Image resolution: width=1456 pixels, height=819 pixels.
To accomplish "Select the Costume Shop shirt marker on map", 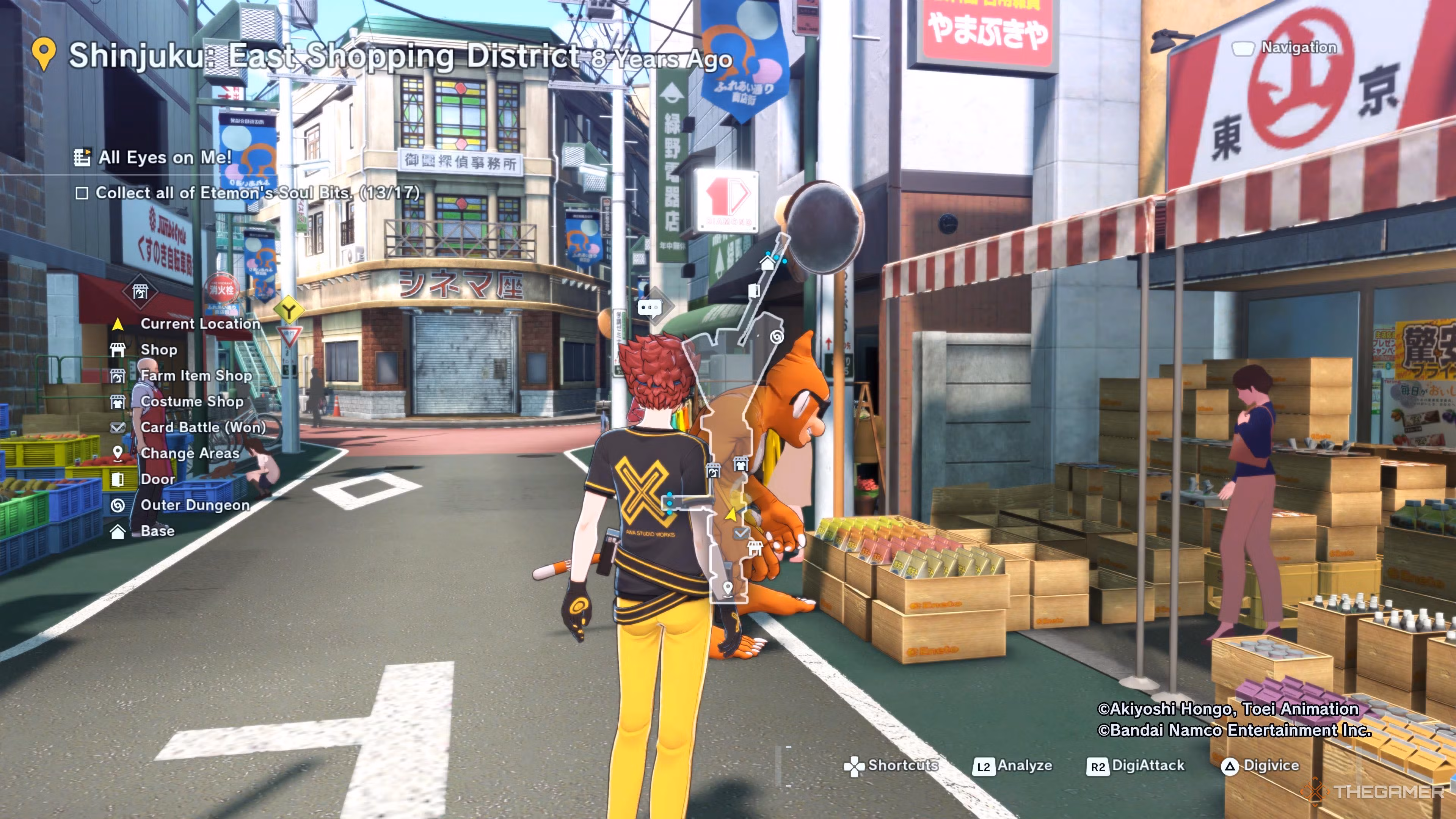I will tap(741, 464).
